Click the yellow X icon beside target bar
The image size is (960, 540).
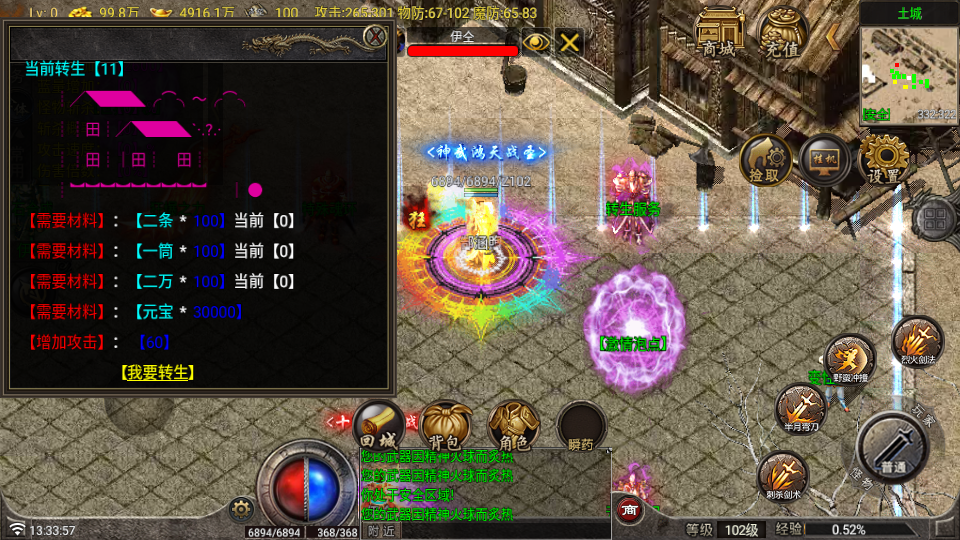pyautogui.click(x=570, y=42)
